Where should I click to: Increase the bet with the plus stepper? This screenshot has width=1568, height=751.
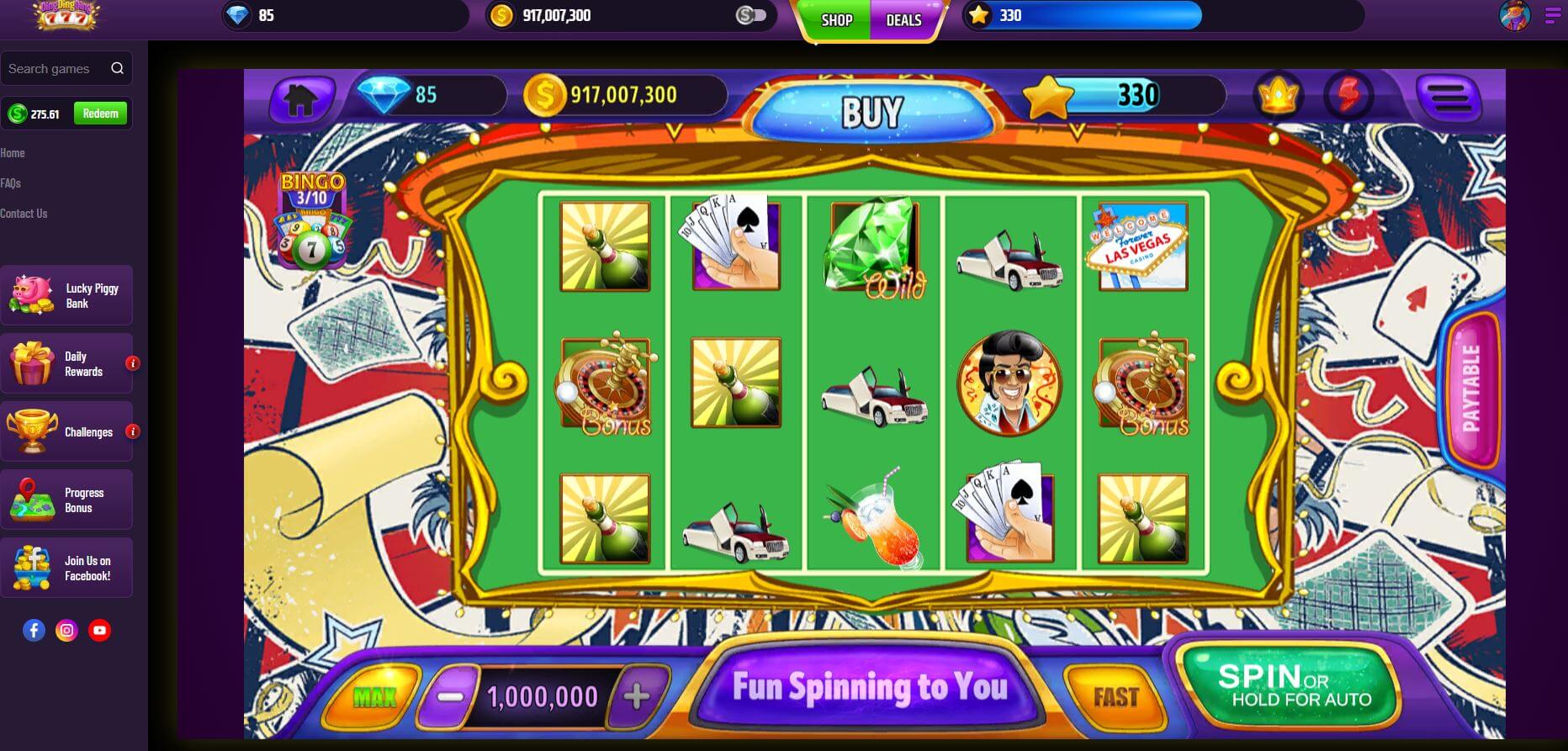[635, 695]
